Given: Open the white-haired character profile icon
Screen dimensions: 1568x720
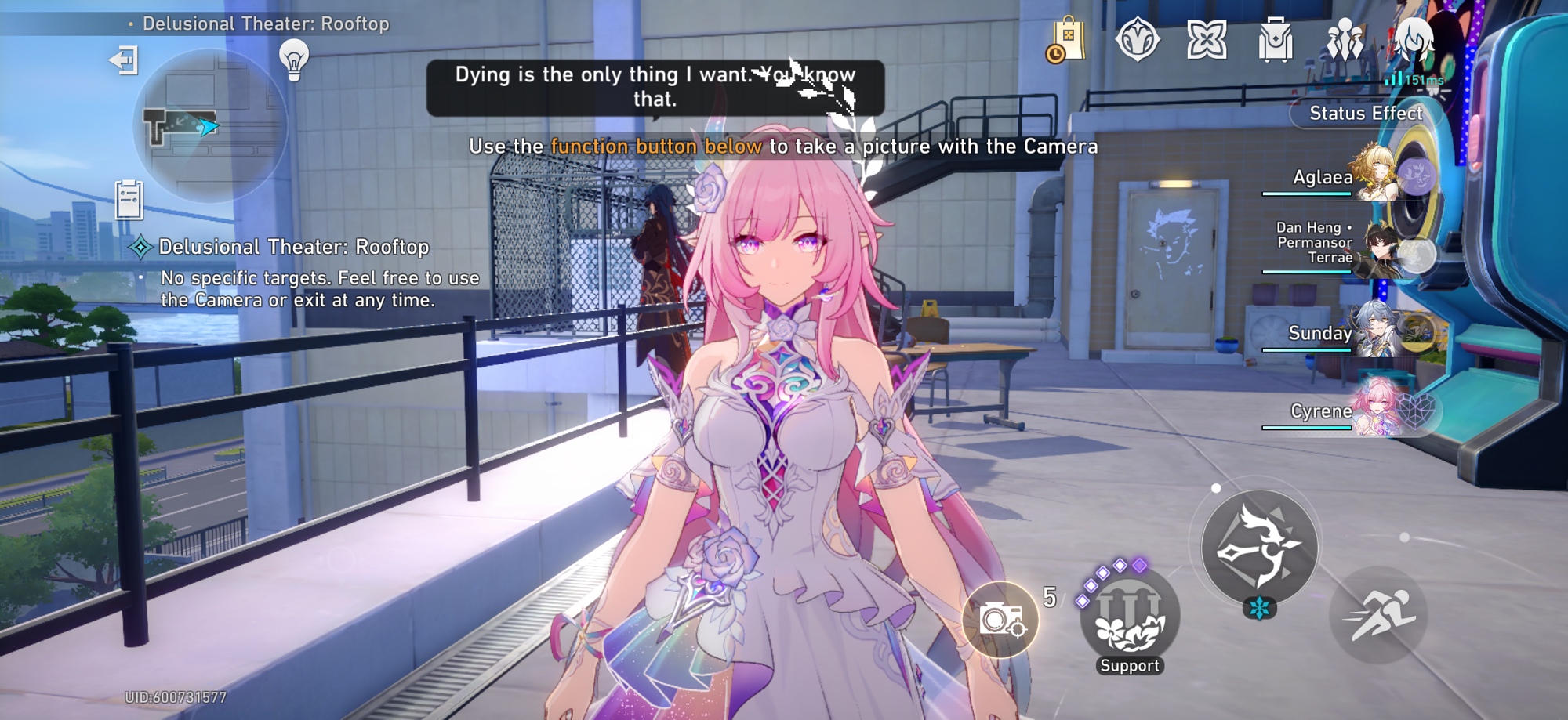Looking at the screenshot, I should coord(1414,38).
